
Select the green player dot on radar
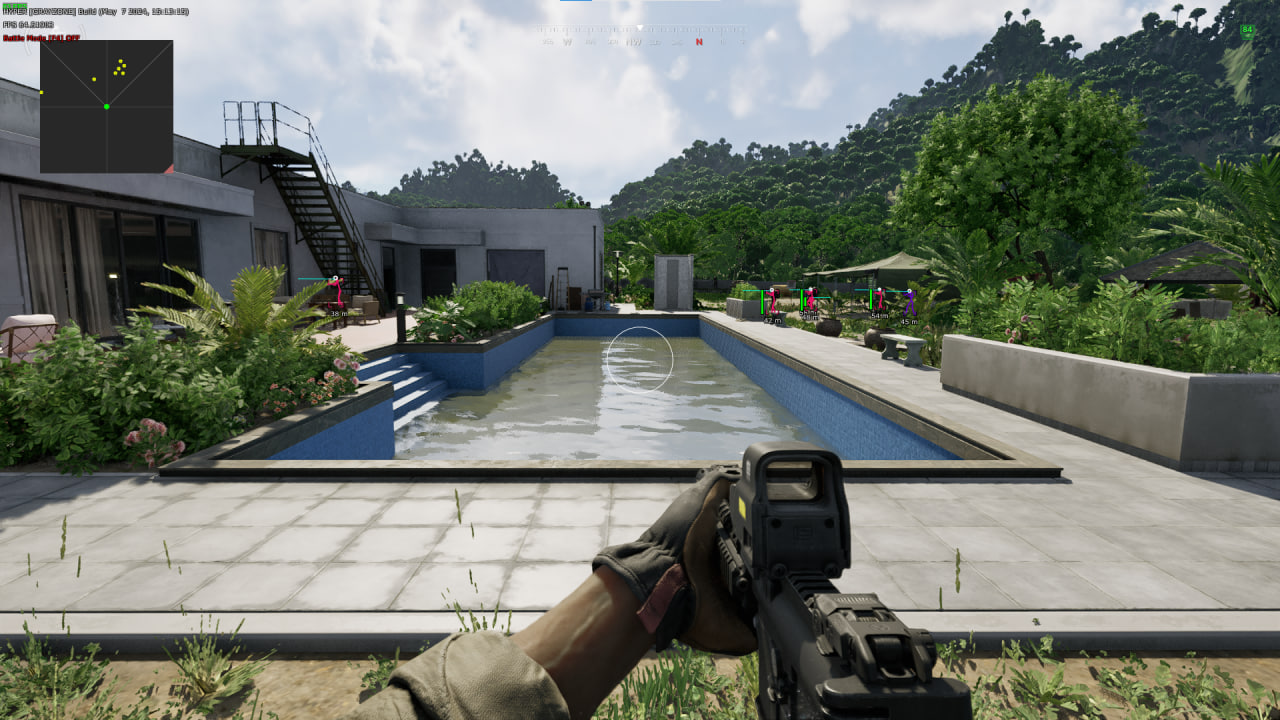[x=106, y=106]
